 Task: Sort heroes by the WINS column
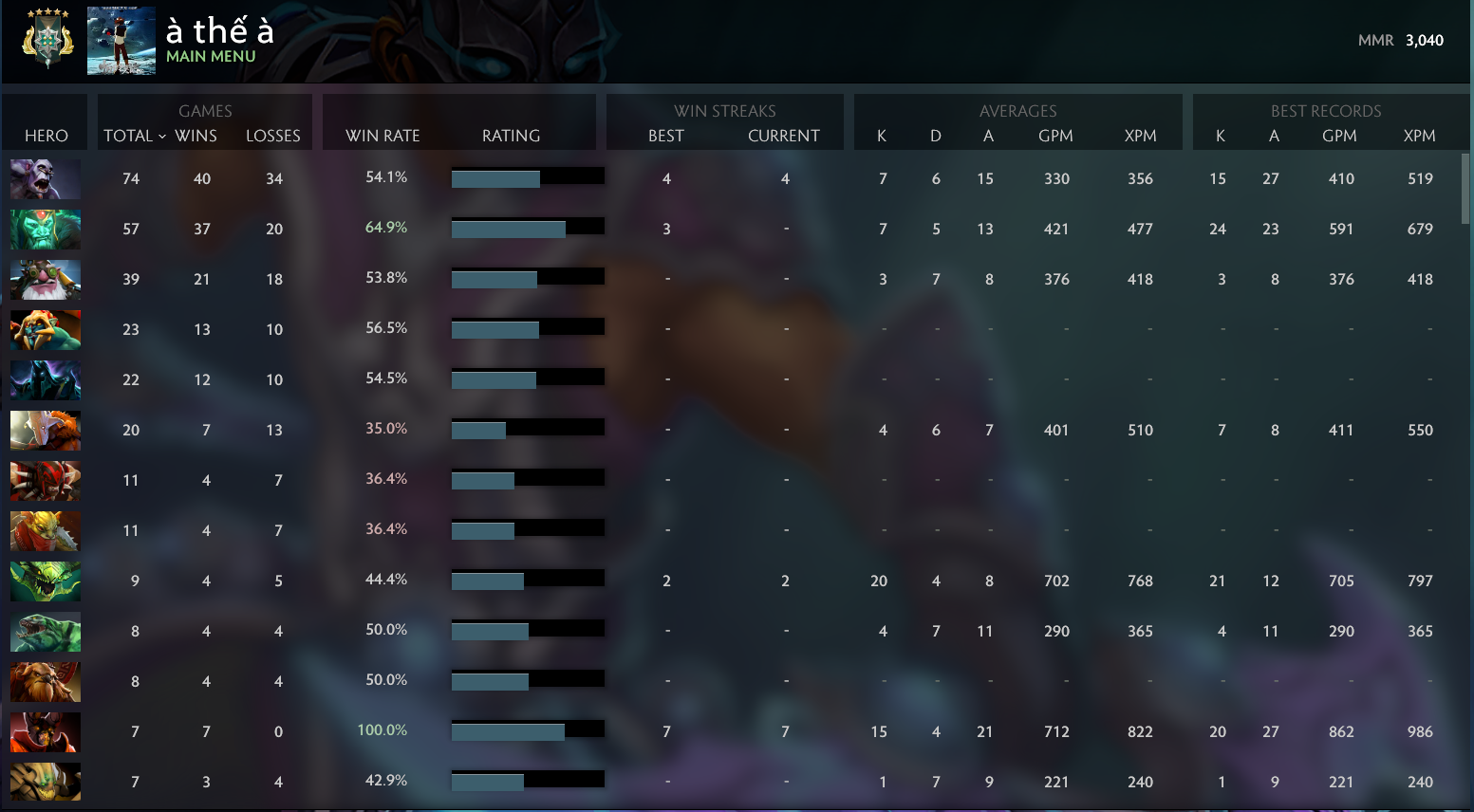[196, 136]
